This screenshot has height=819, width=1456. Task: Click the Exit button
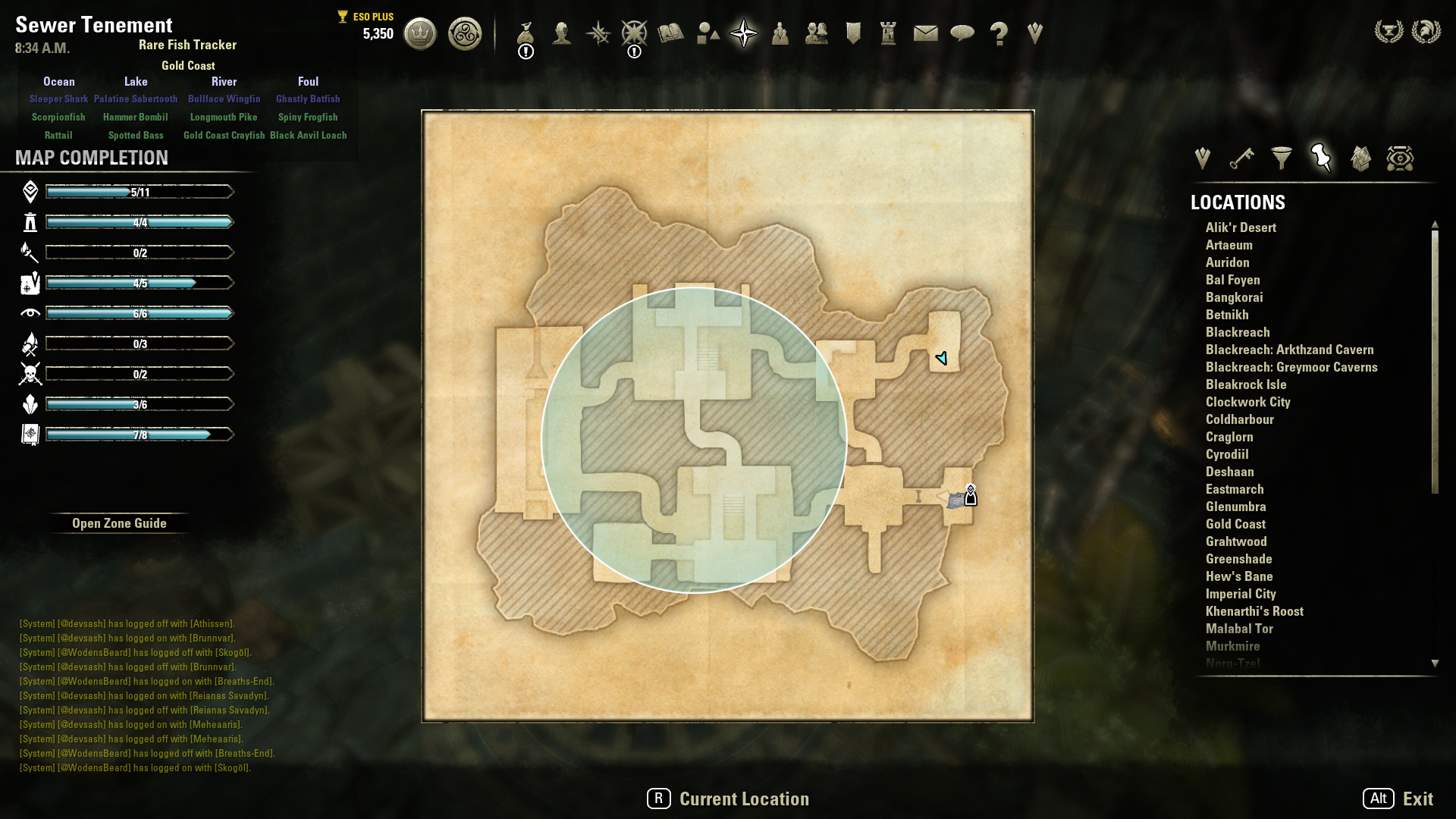pyautogui.click(x=1417, y=799)
